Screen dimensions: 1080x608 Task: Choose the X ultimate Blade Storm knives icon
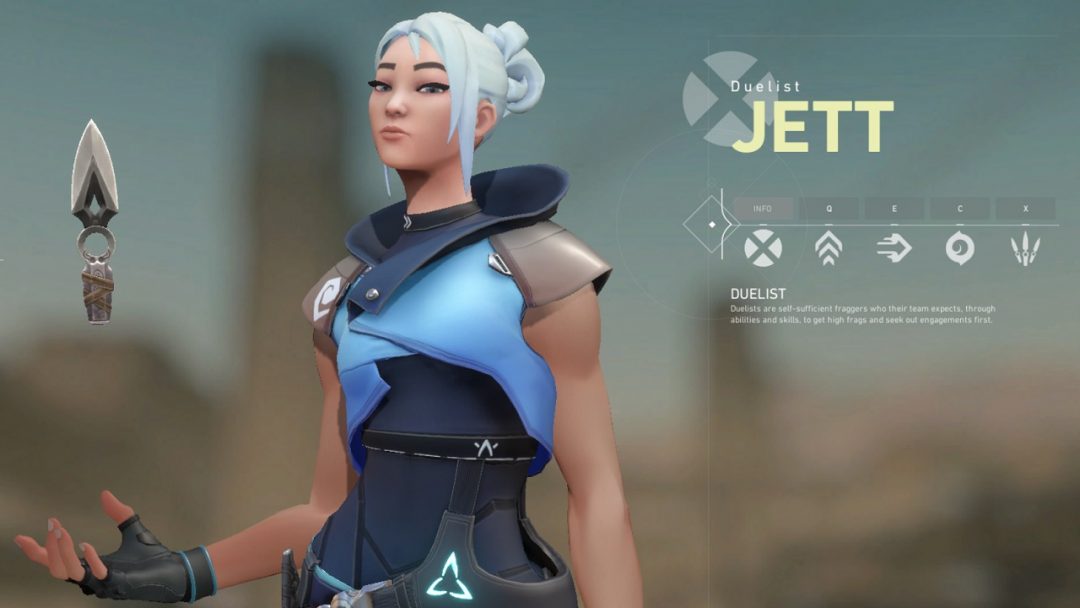click(x=1025, y=248)
